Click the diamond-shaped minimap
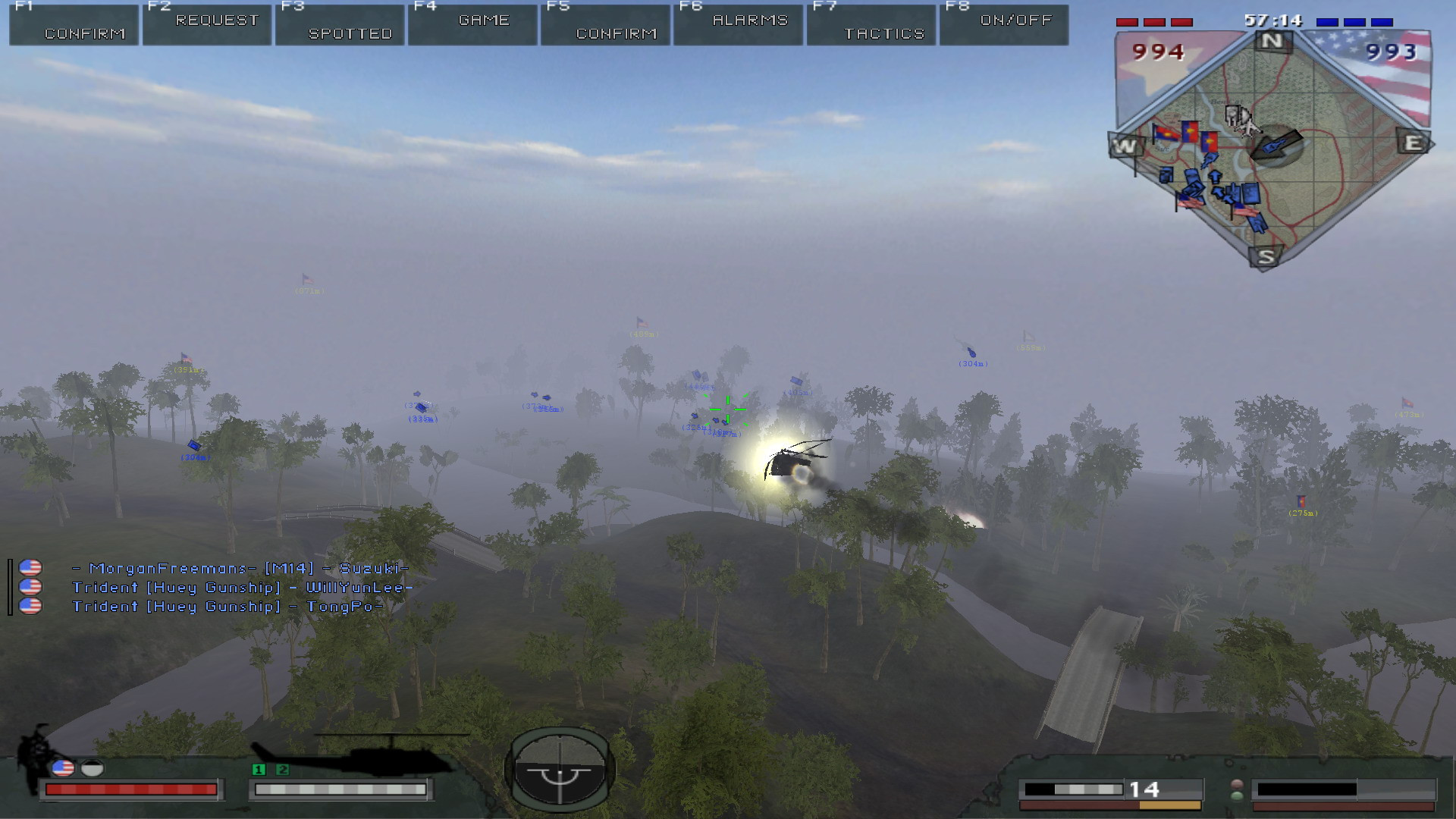Image resolution: width=1456 pixels, height=819 pixels. click(1271, 148)
